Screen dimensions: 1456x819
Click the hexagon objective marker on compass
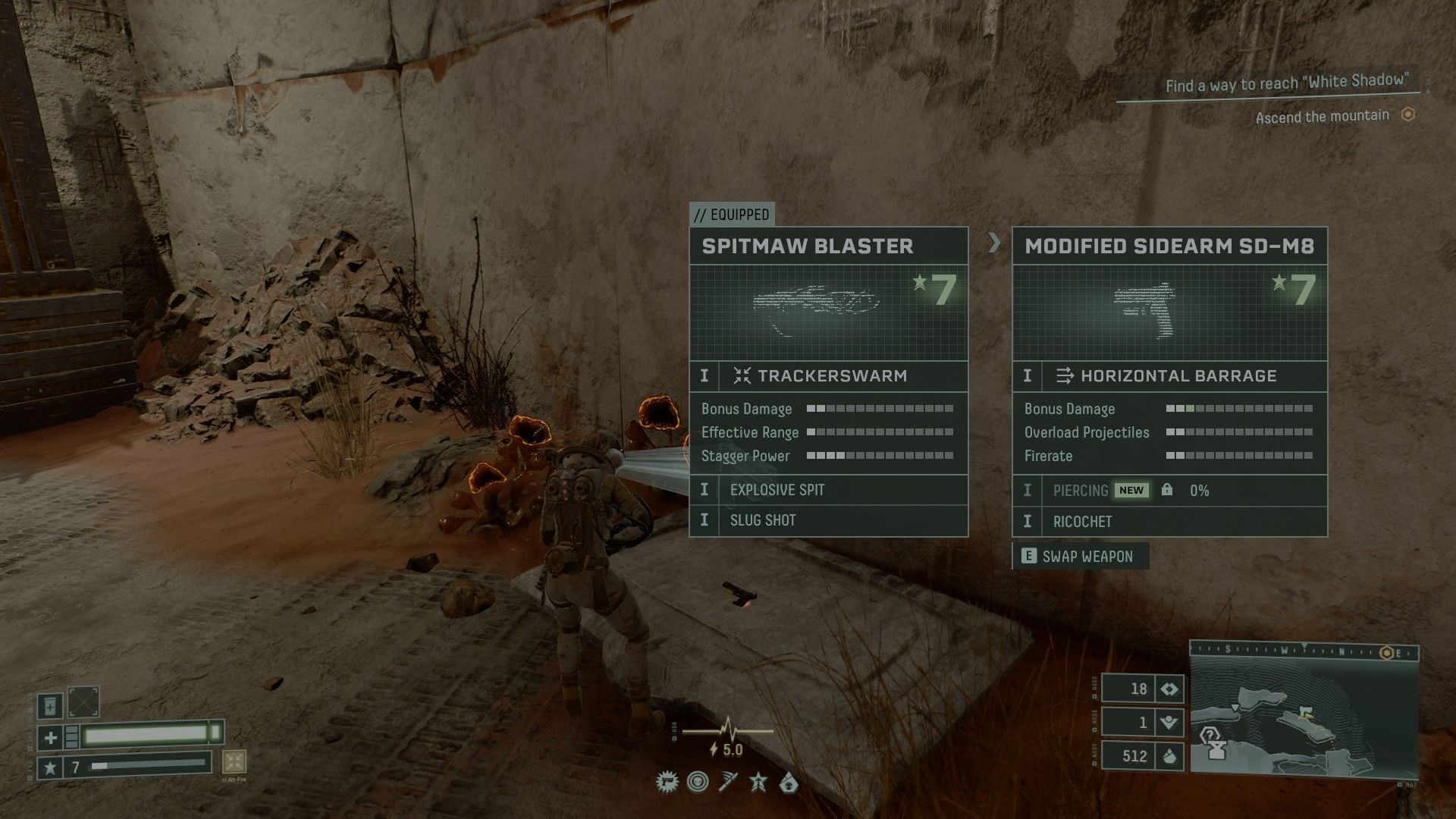[1388, 653]
